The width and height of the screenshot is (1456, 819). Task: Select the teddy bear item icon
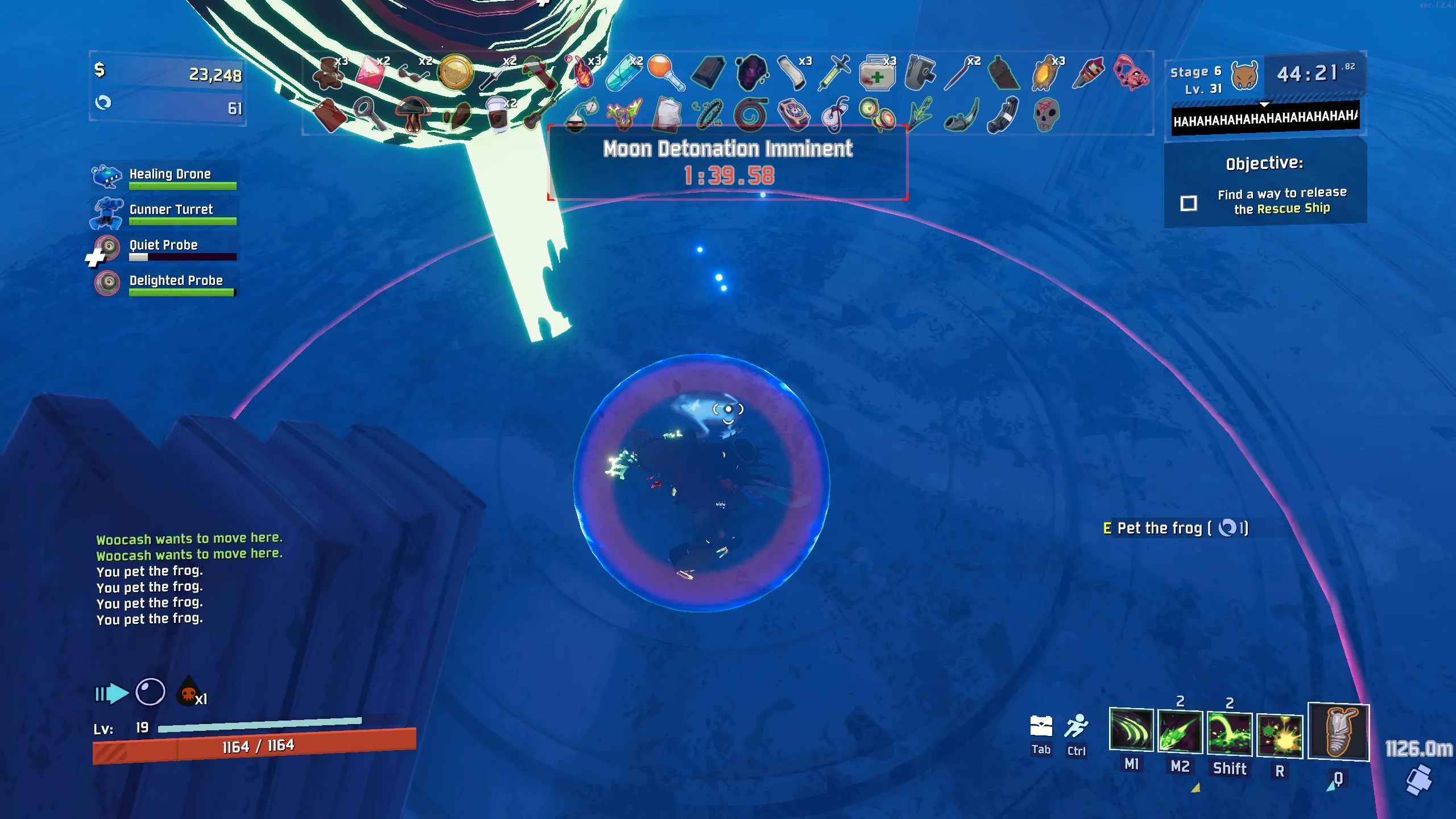pos(328,74)
